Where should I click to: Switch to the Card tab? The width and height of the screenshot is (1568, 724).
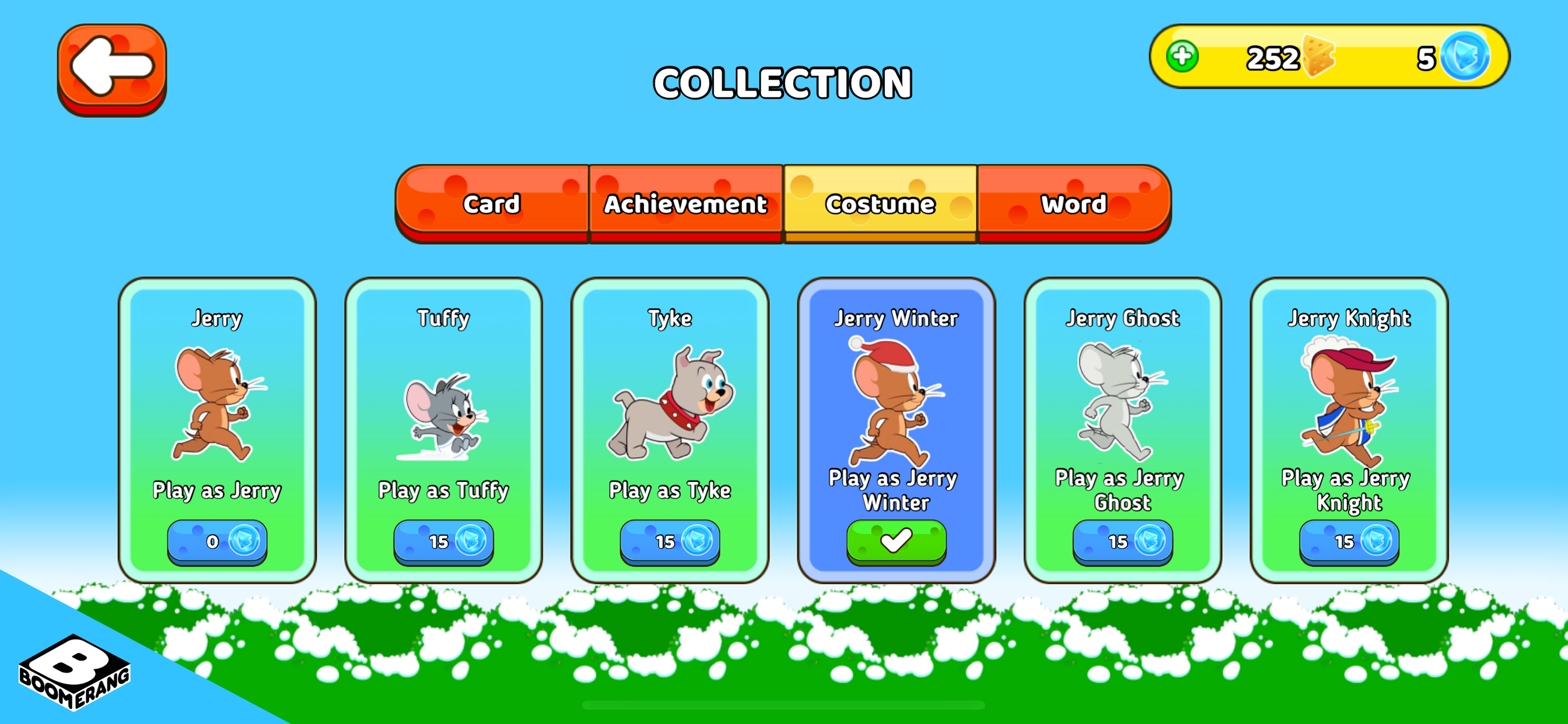[492, 205]
